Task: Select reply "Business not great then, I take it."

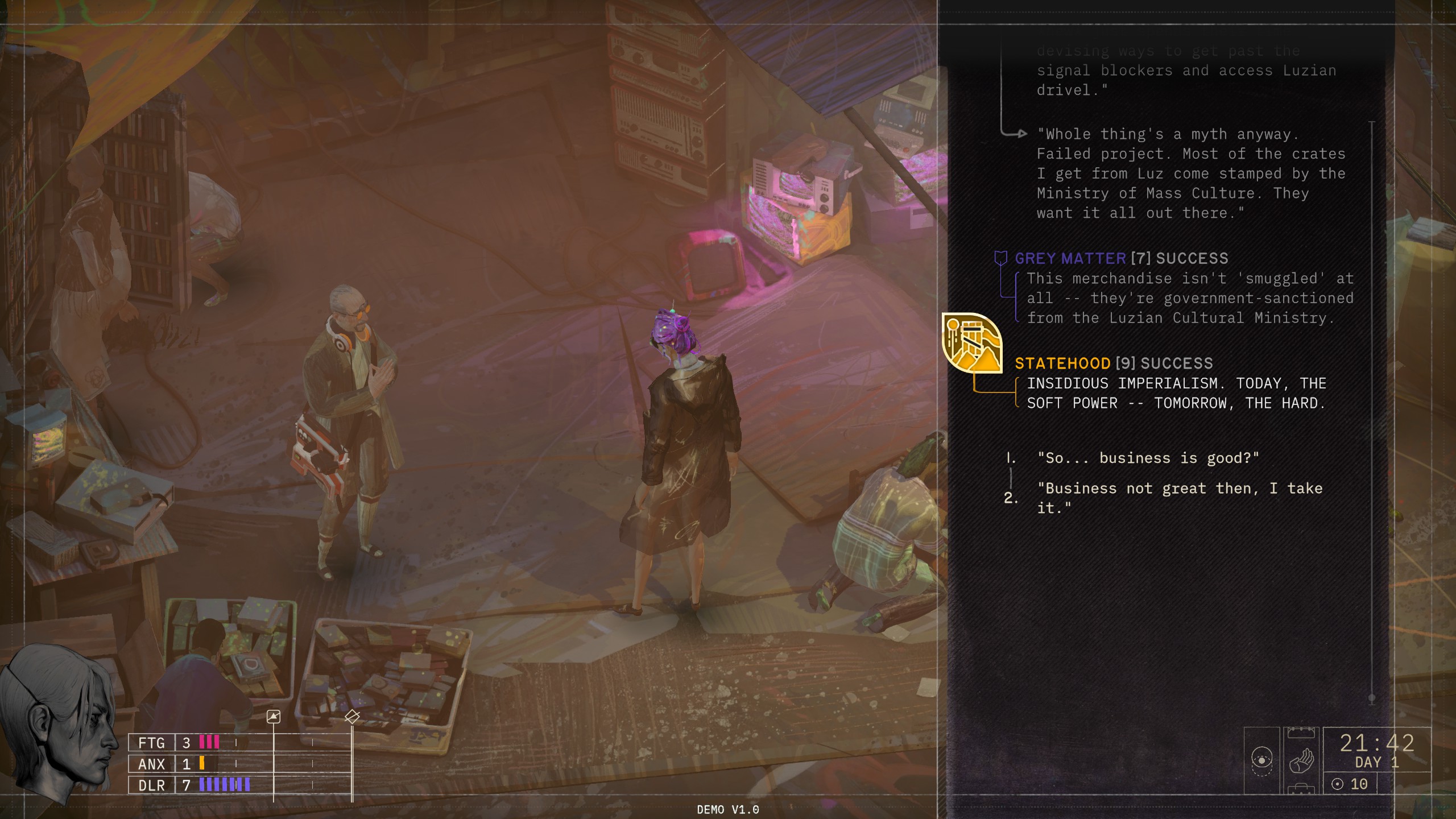Action: [1180, 498]
